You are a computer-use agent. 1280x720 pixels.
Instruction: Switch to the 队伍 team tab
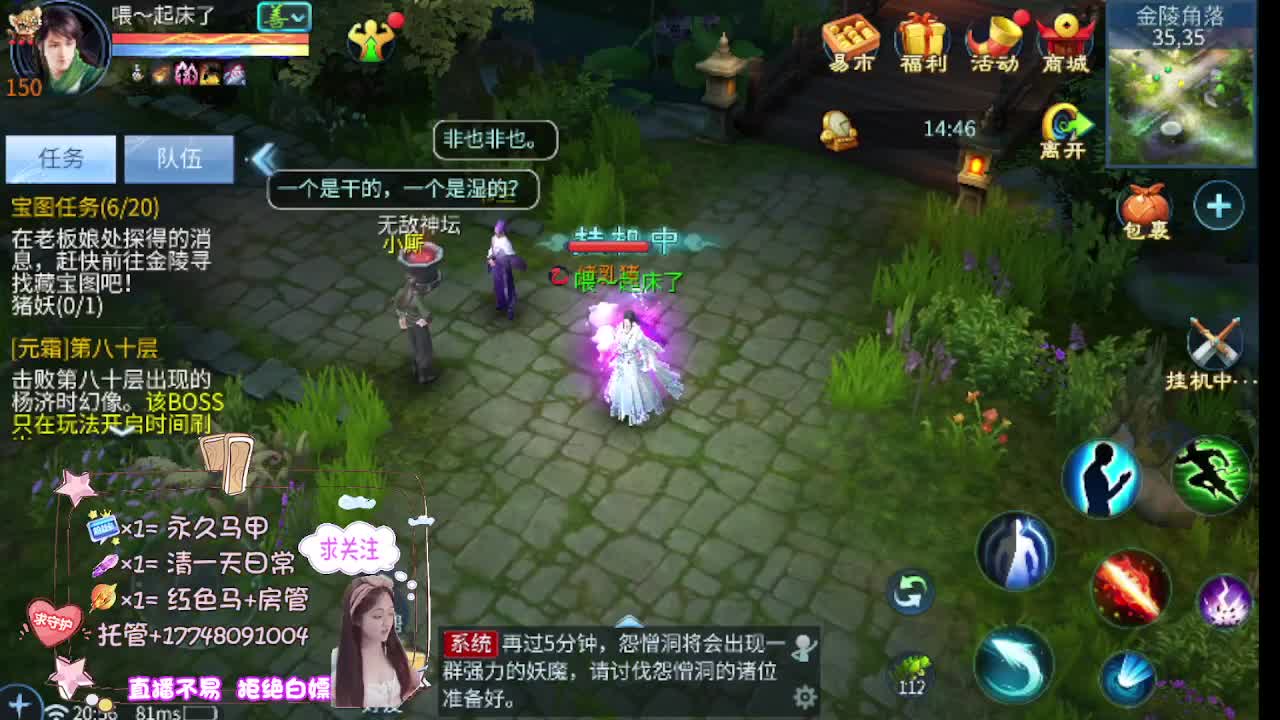[x=178, y=158]
